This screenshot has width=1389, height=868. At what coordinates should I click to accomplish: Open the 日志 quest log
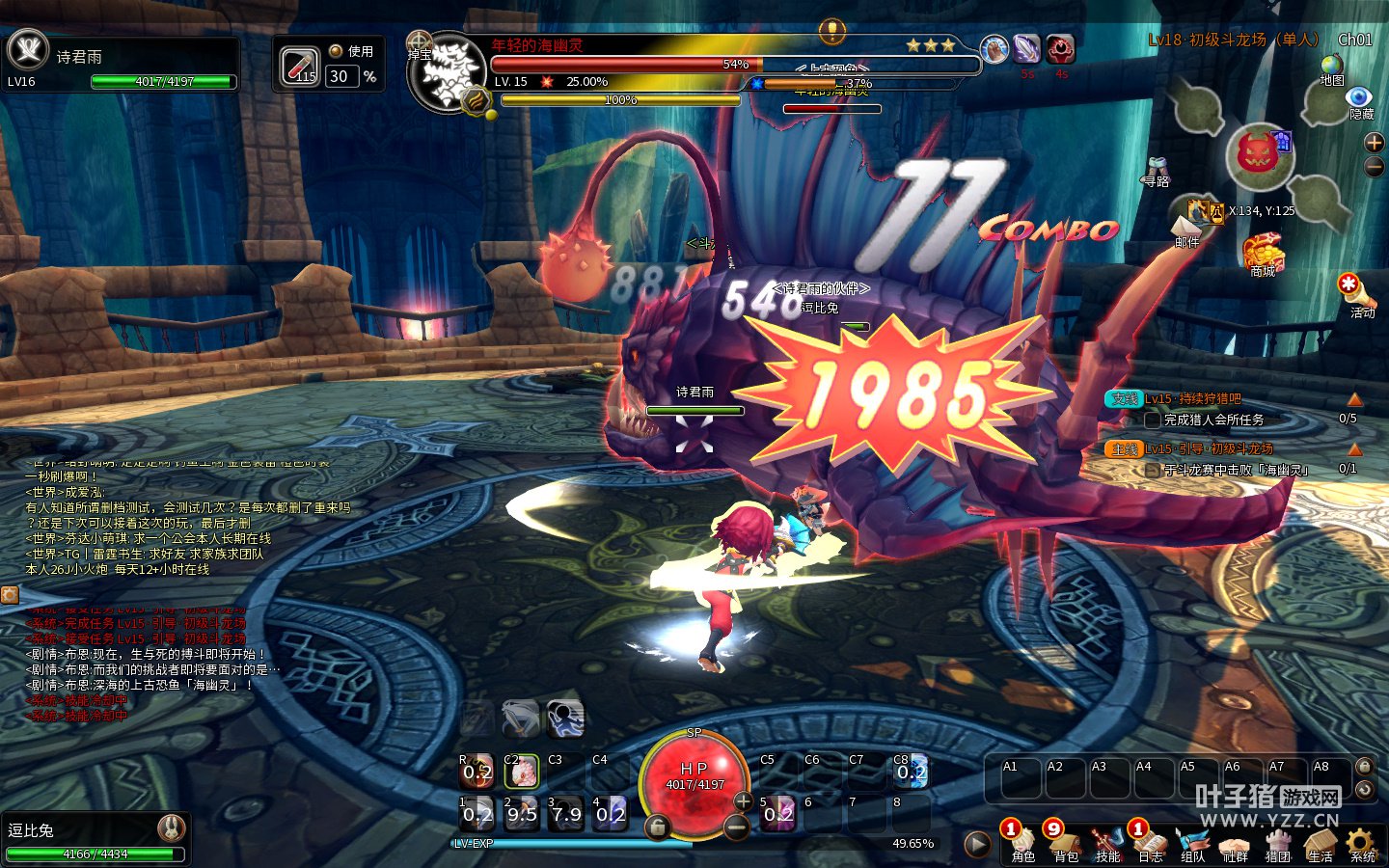[x=1150, y=845]
